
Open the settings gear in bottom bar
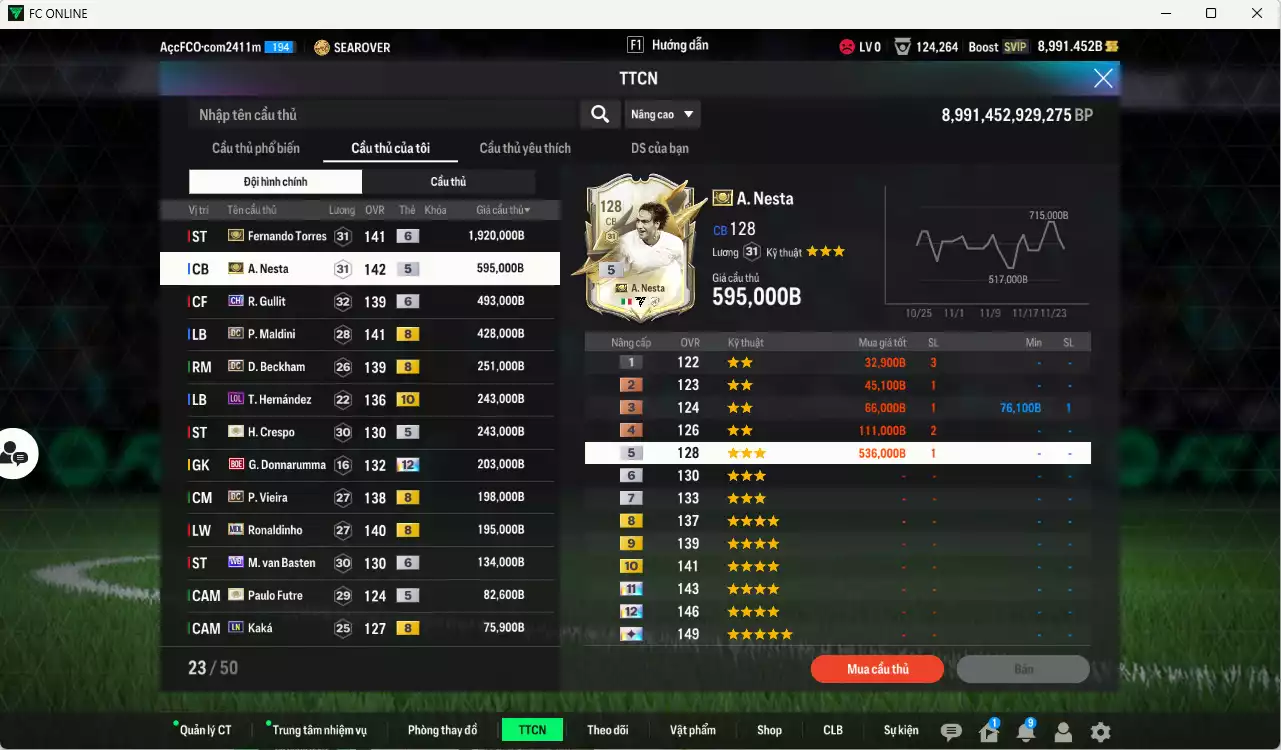1100,731
